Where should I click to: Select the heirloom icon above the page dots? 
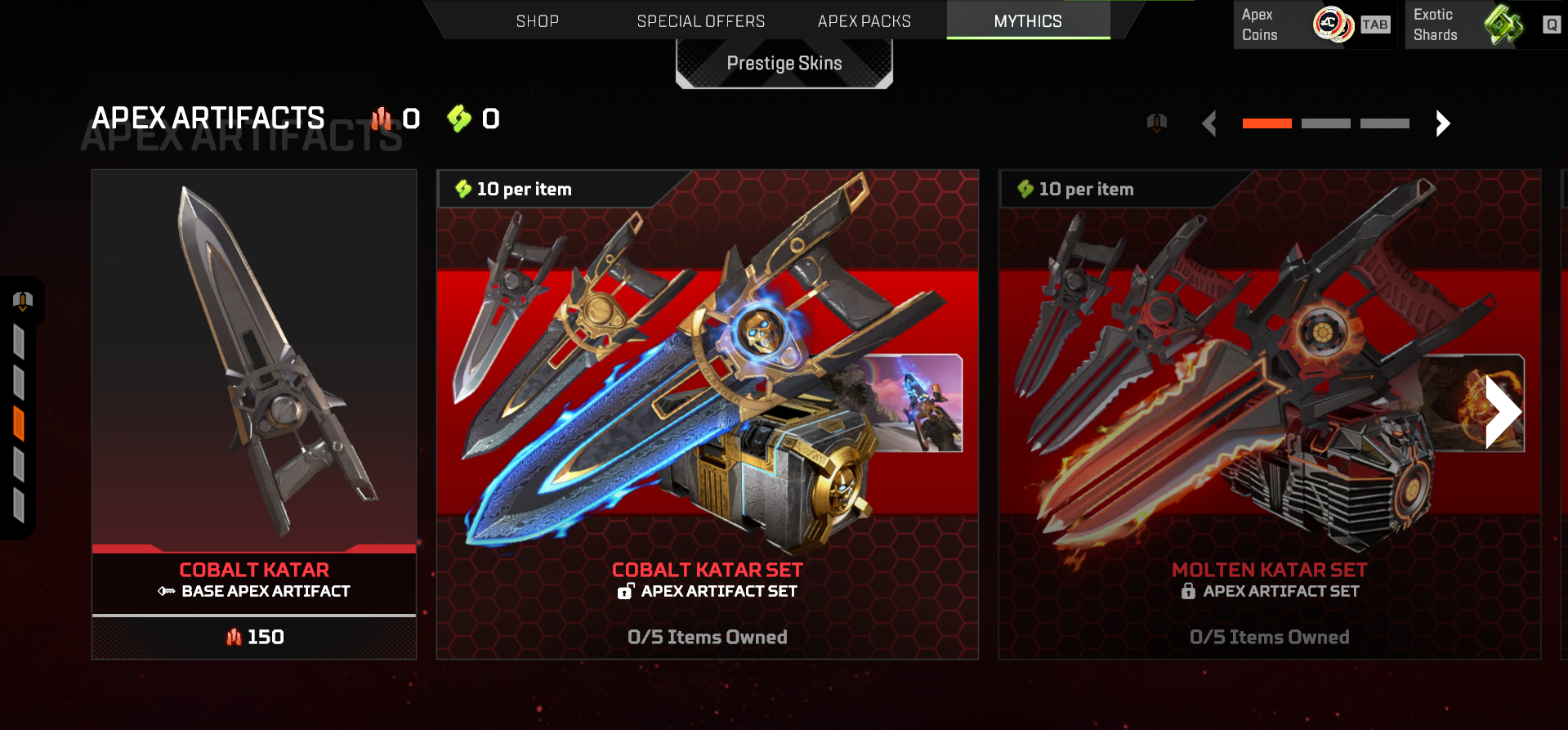point(1156,123)
